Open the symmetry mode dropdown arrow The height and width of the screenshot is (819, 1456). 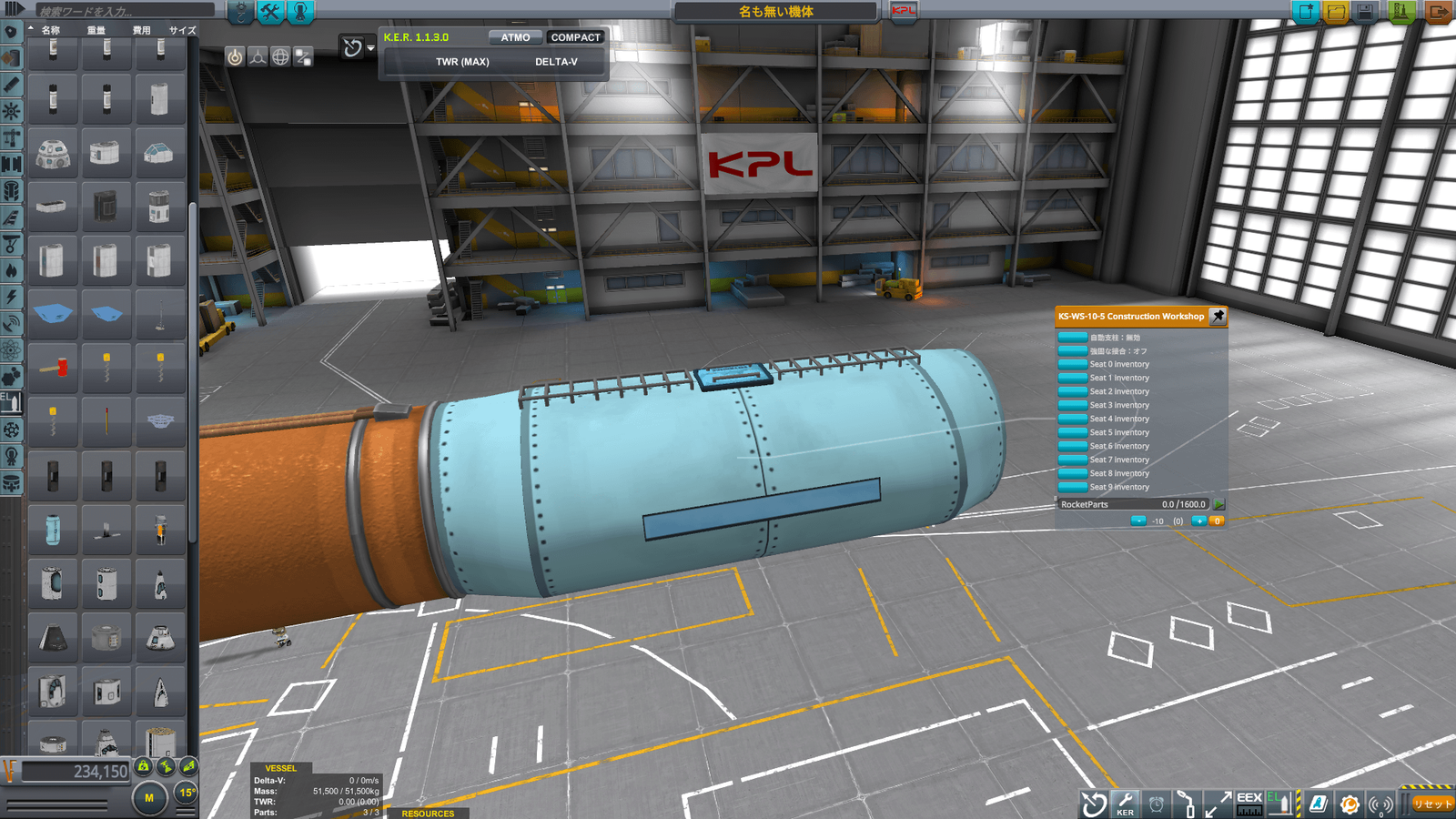click(x=369, y=47)
